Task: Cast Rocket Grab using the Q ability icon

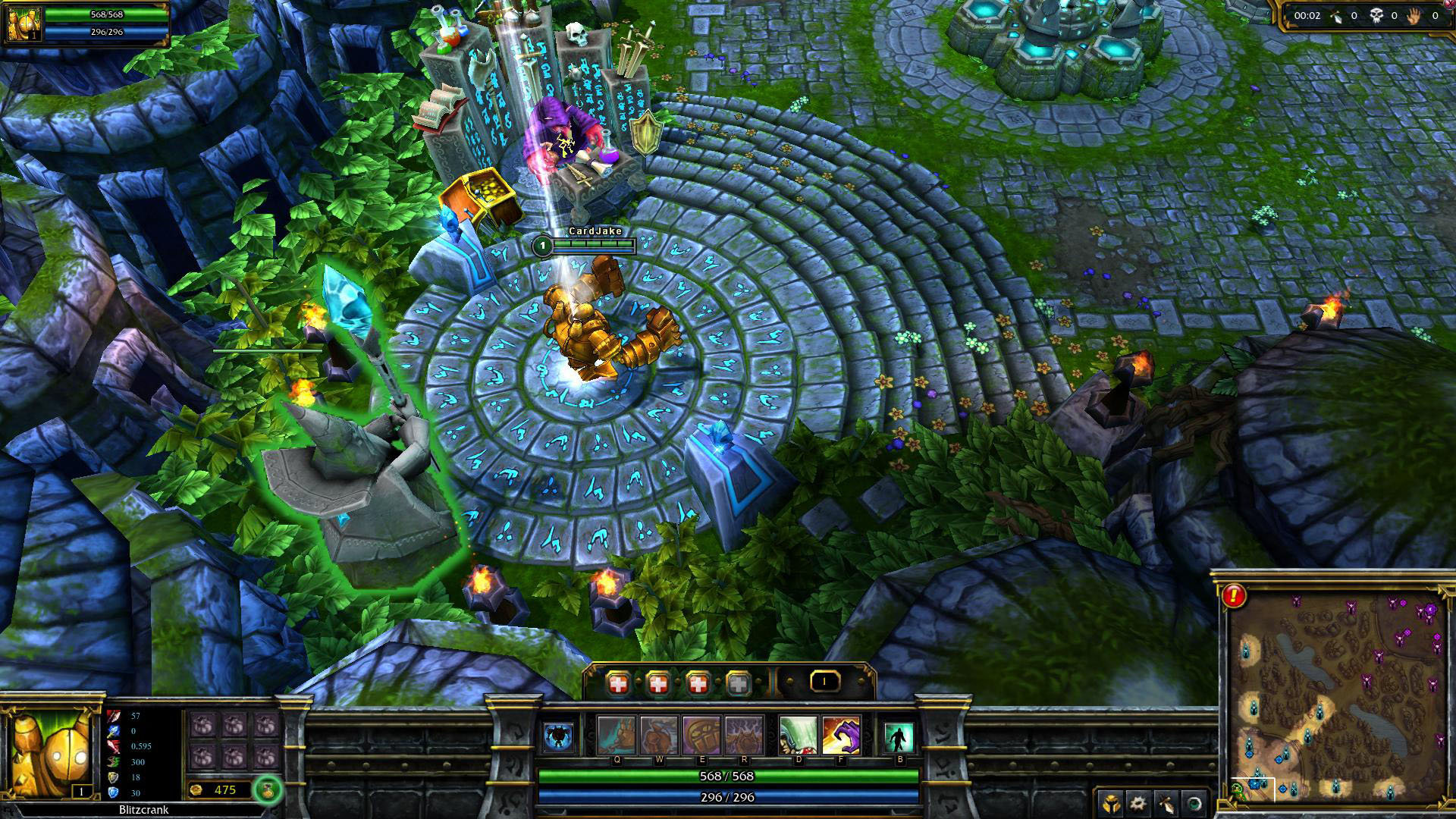Action: tap(617, 736)
